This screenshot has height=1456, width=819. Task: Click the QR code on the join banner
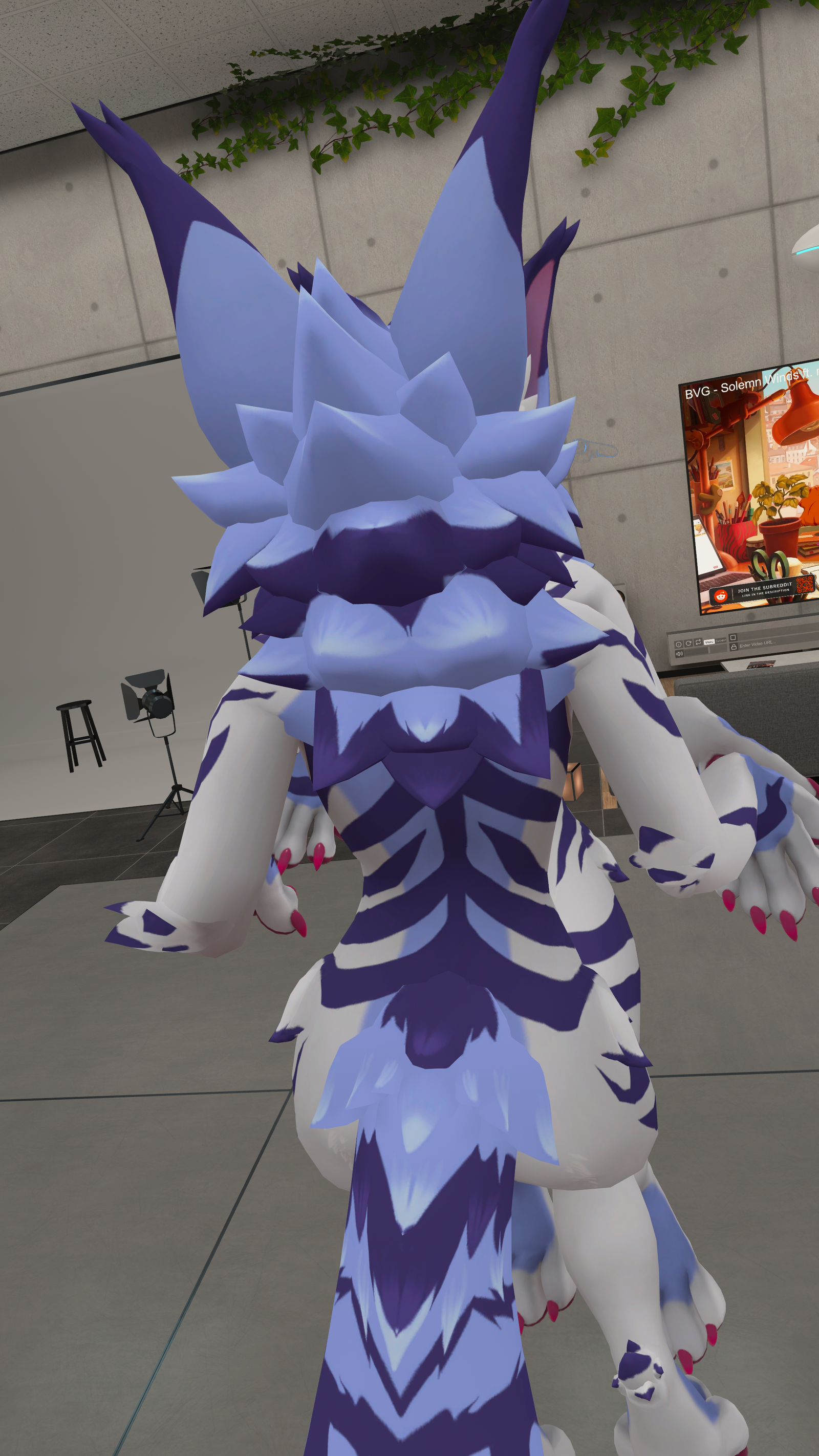click(804, 586)
